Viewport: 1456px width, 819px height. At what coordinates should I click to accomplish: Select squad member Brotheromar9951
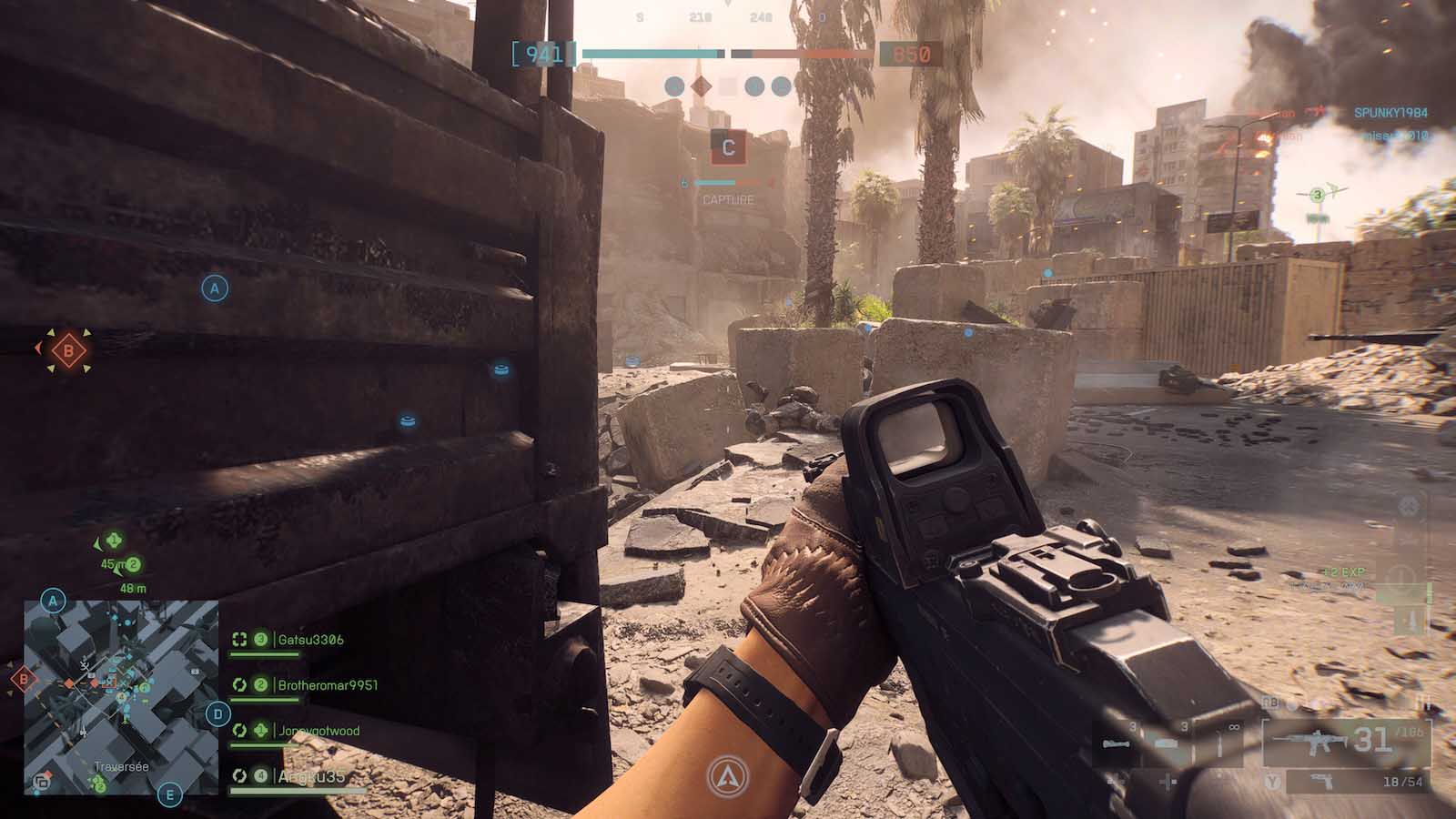tap(327, 685)
